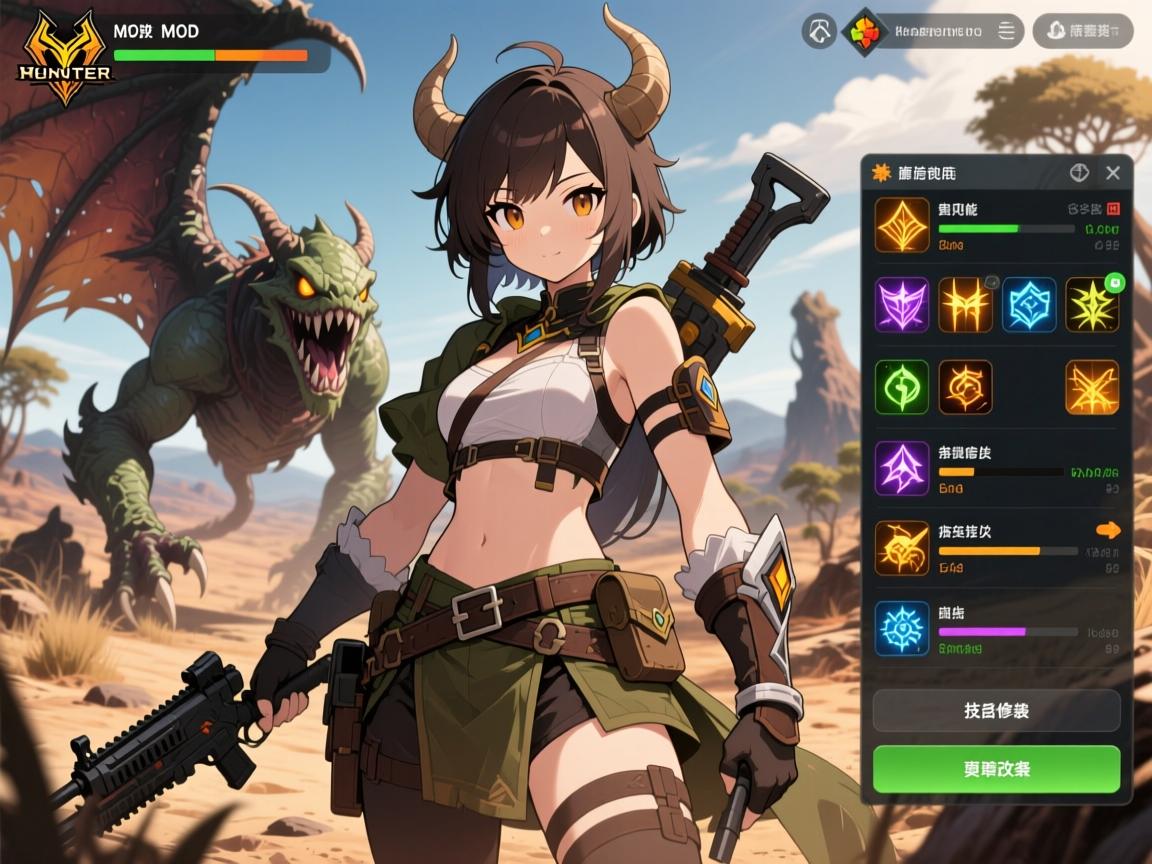Choose the purple shield skill icon
Image resolution: width=1152 pixels, height=864 pixels.
point(902,304)
